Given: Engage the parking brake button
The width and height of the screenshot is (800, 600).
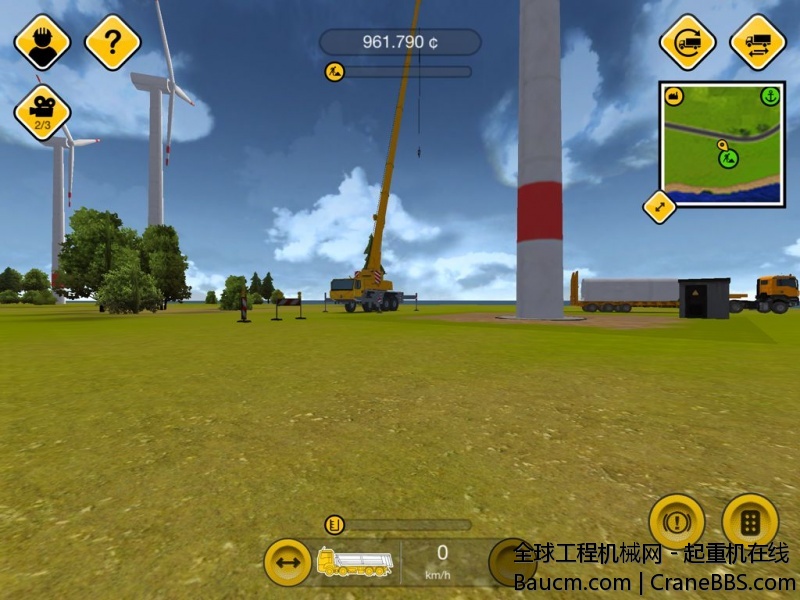Looking at the screenshot, I should 677,521.
